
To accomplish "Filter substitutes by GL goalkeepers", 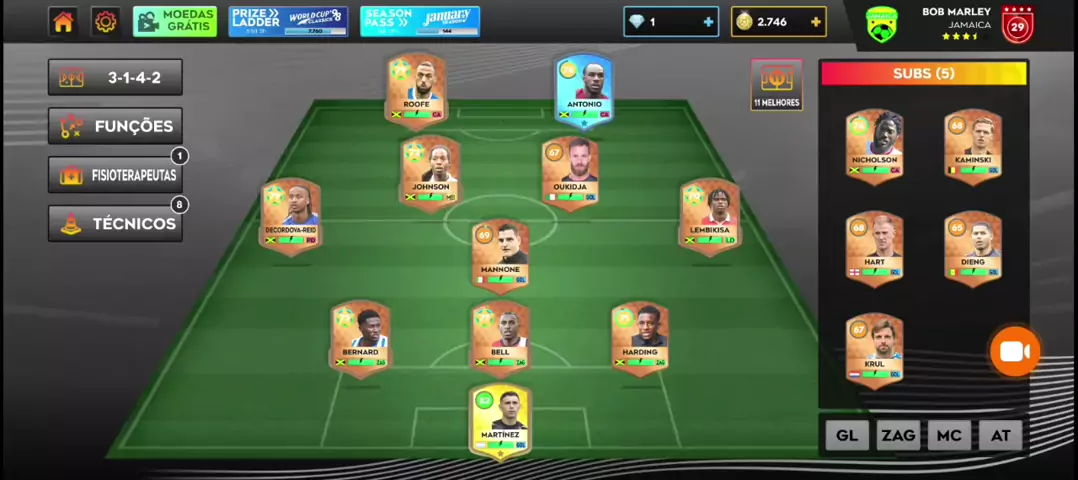I will coord(847,435).
